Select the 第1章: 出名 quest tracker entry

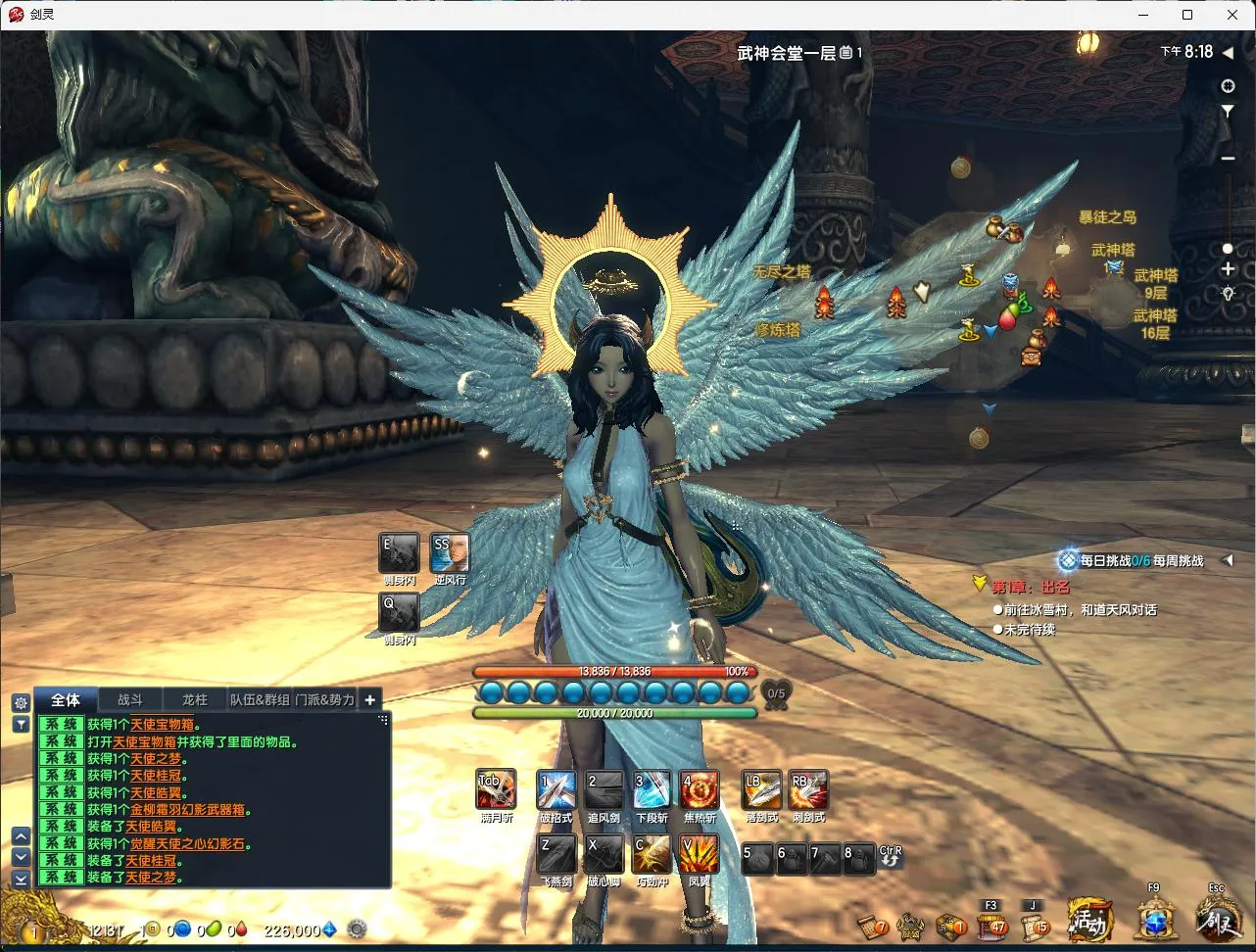[1030, 587]
